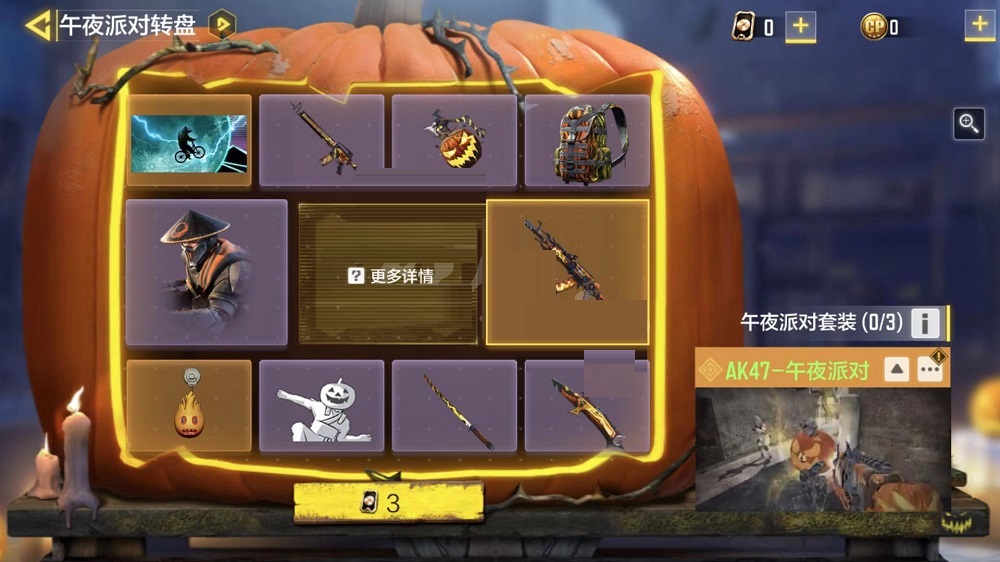Select the straw-hat masked character prize
Image resolution: width=1000 pixels, height=562 pixels.
tap(206, 272)
